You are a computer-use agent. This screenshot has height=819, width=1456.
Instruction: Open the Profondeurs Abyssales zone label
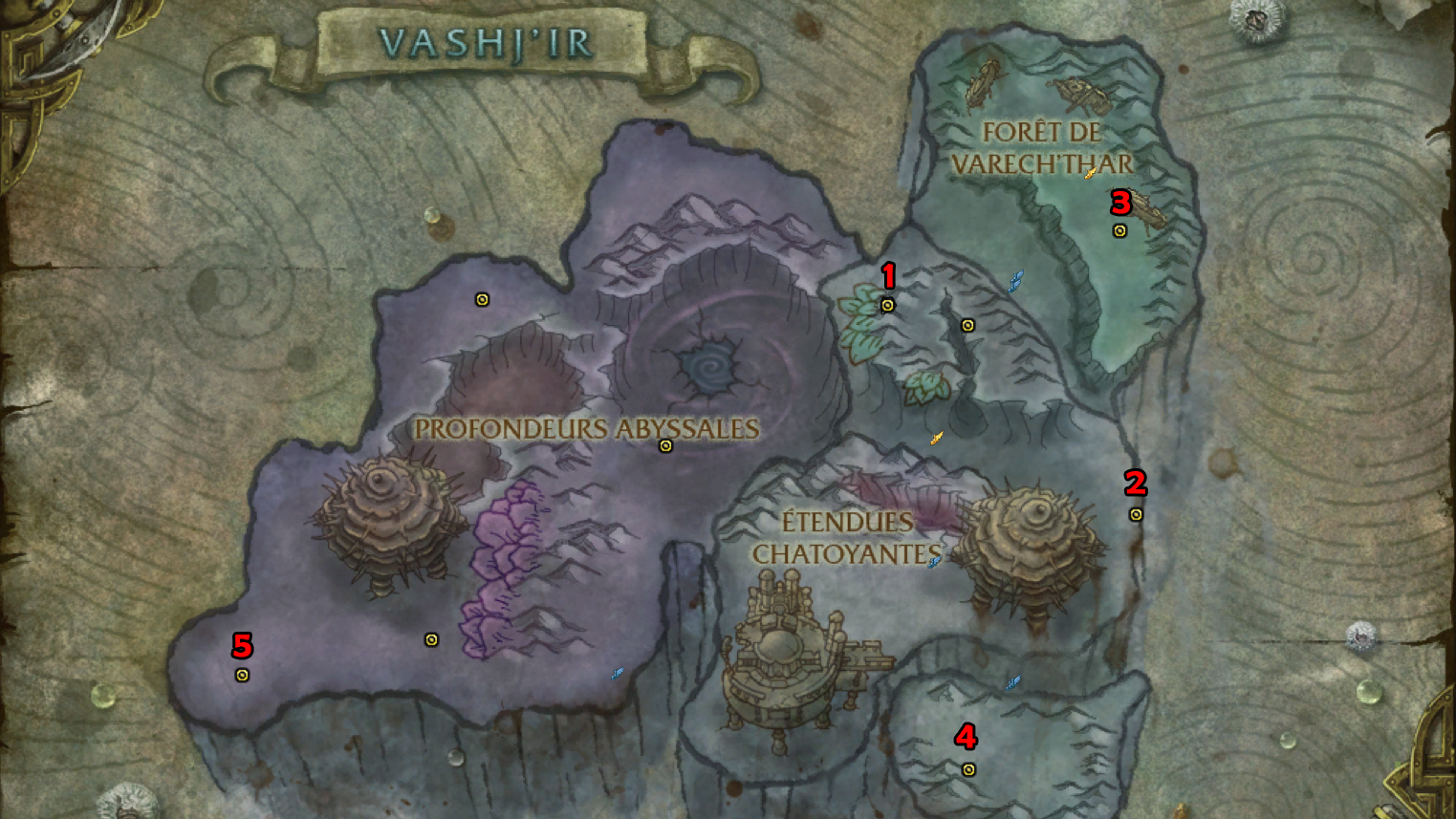click(586, 428)
